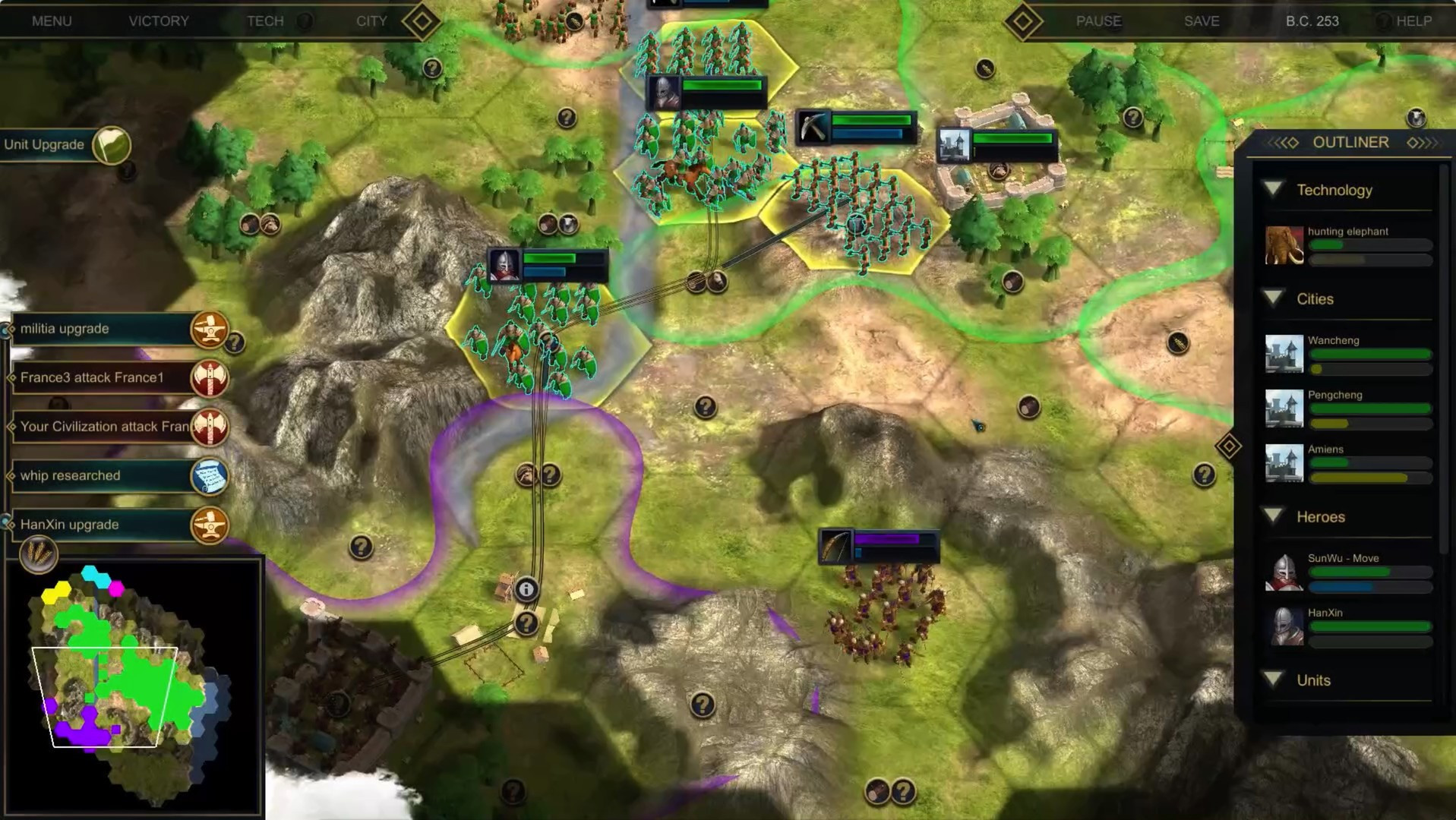Select the city Wancheng in the Outliner
Image resolution: width=1456 pixels, height=820 pixels.
tap(1348, 354)
